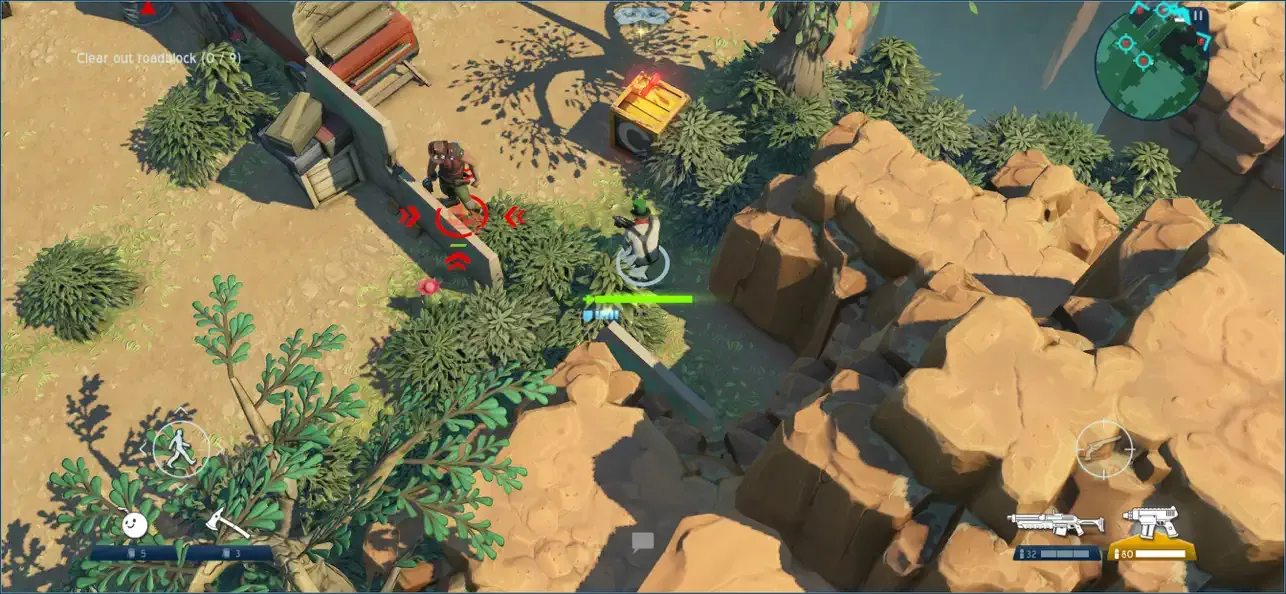This screenshot has width=1286, height=594.
Task: Pause the game with the pause button
Action: (x=1197, y=15)
